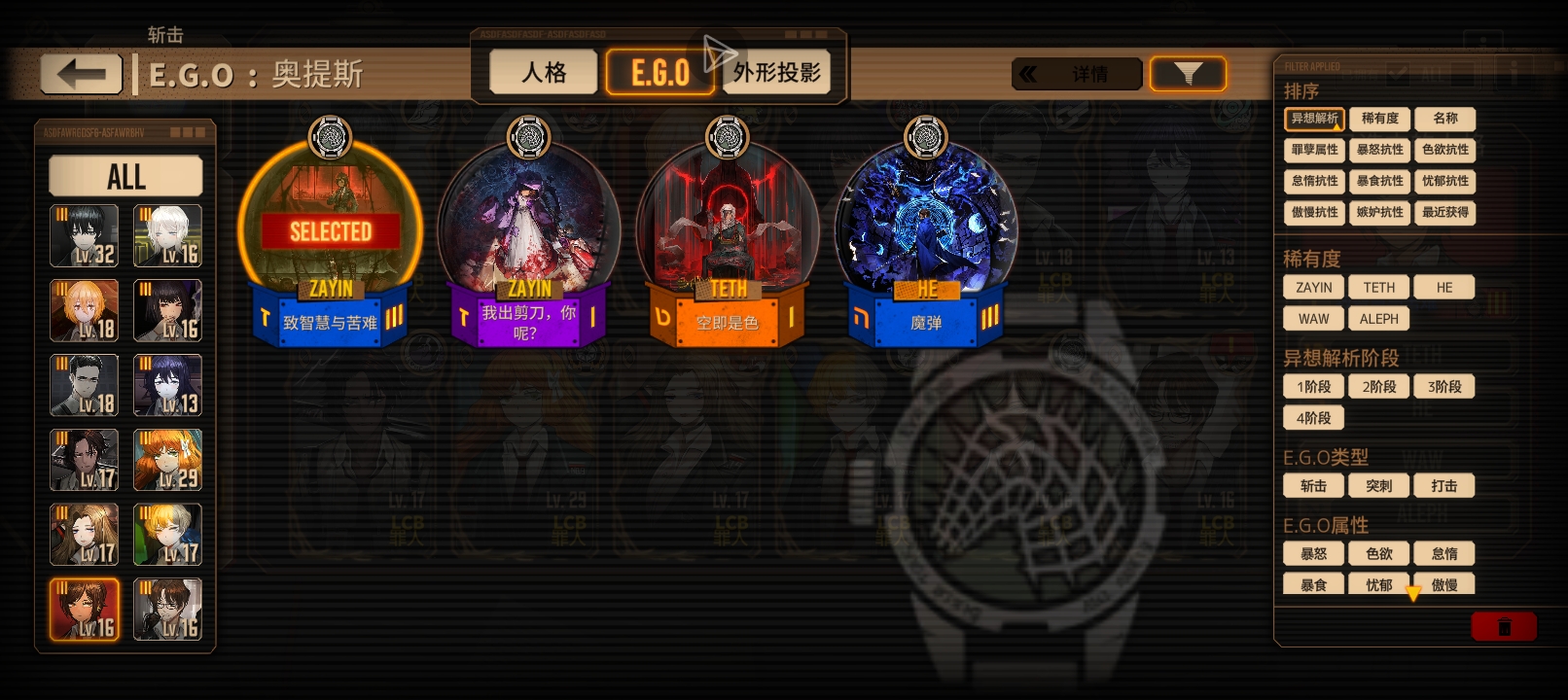
Task: Toggle the WAW rarity filter
Action: [1312, 318]
